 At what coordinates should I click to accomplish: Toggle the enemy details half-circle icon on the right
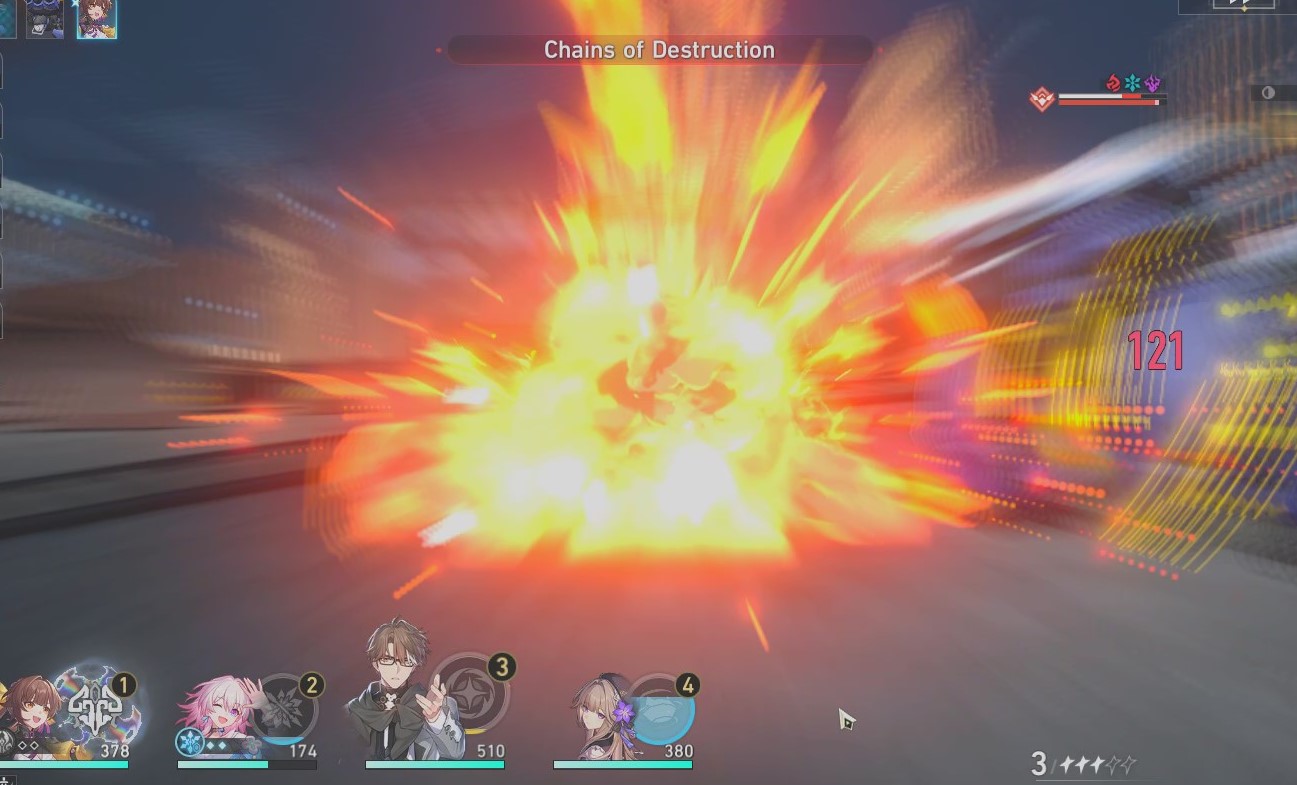pos(1268,92)
